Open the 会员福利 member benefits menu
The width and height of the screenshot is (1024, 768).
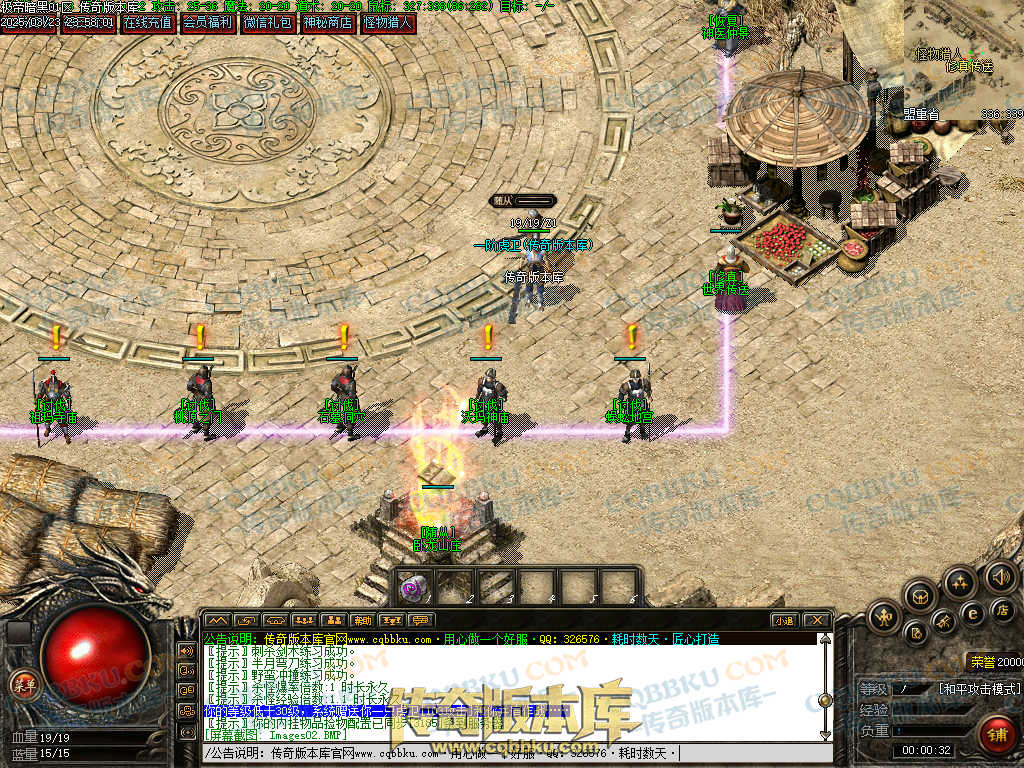(207, 22)
